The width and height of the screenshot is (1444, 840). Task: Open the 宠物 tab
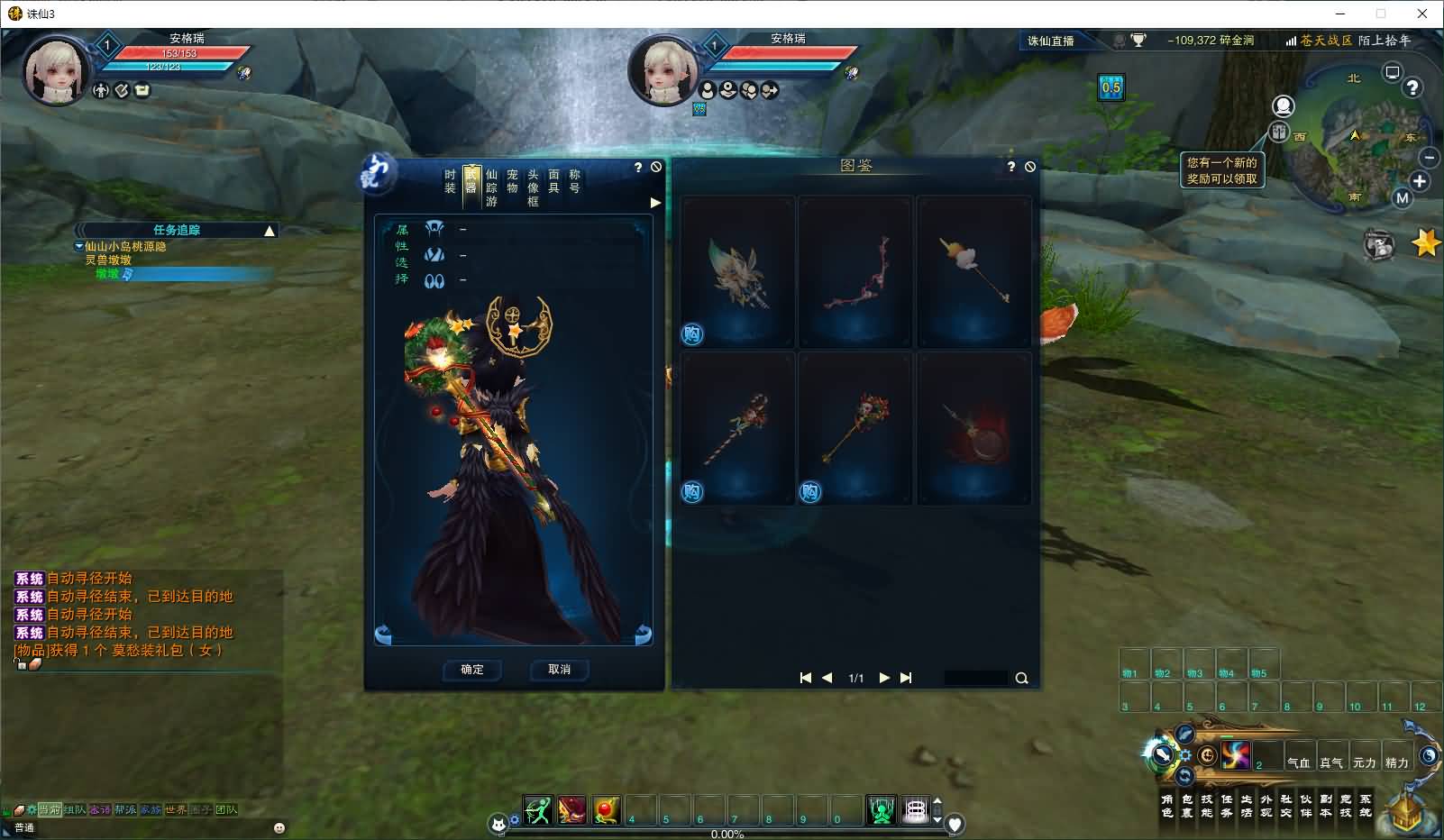click(x=512, y=181)
